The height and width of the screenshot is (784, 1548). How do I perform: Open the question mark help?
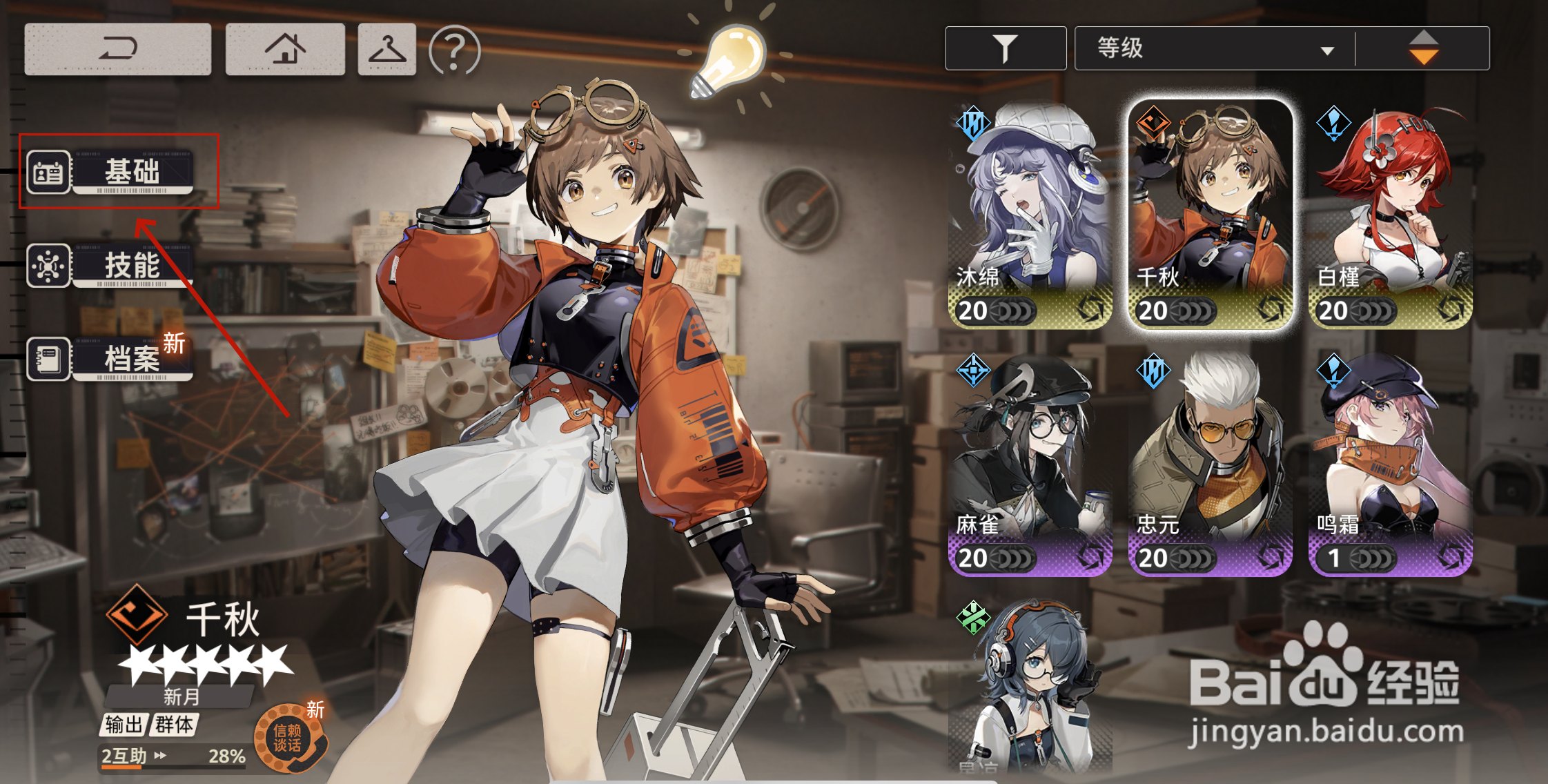454,50
